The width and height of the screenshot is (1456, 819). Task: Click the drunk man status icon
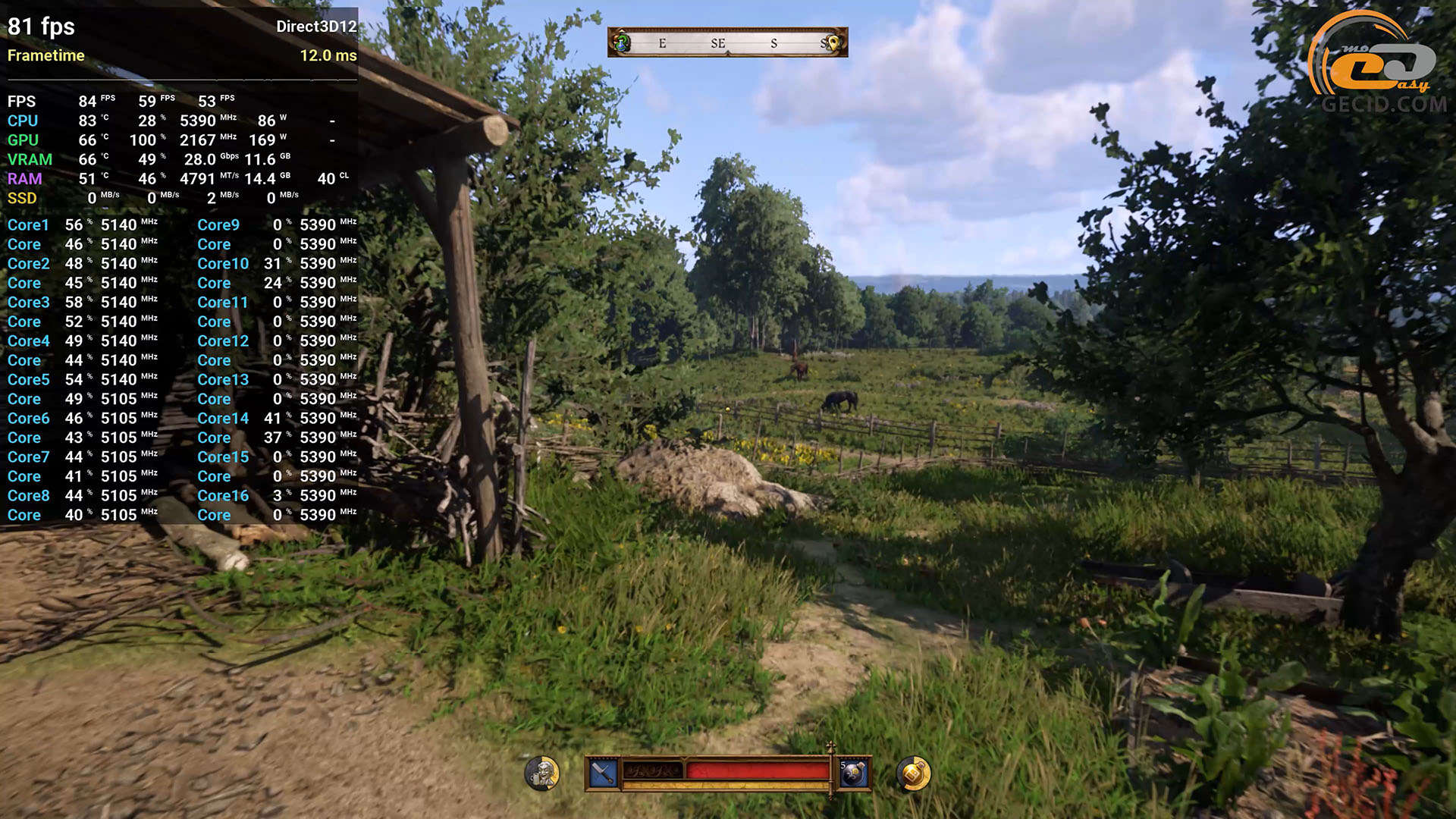click(542, 773)
